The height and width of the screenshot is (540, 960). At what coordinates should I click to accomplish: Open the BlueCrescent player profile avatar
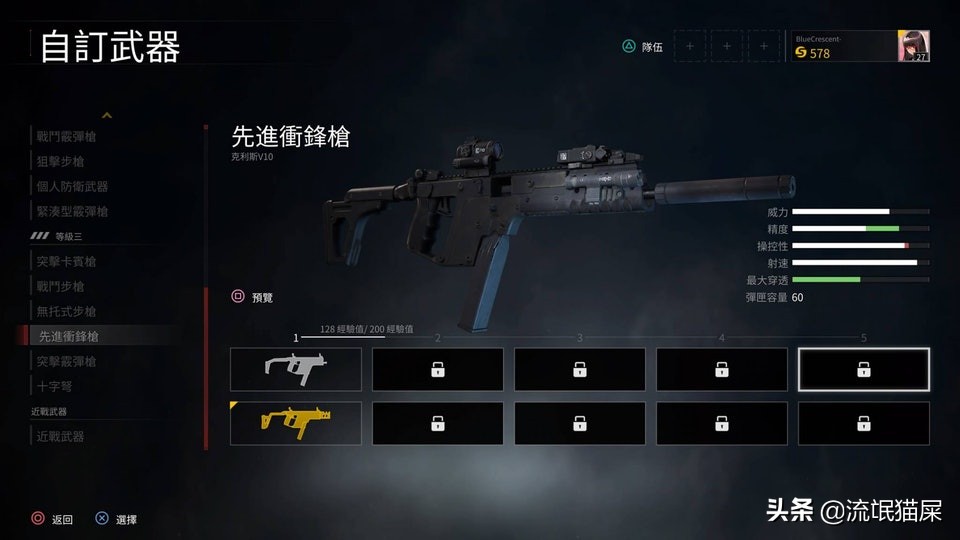(x=914, y=46)
